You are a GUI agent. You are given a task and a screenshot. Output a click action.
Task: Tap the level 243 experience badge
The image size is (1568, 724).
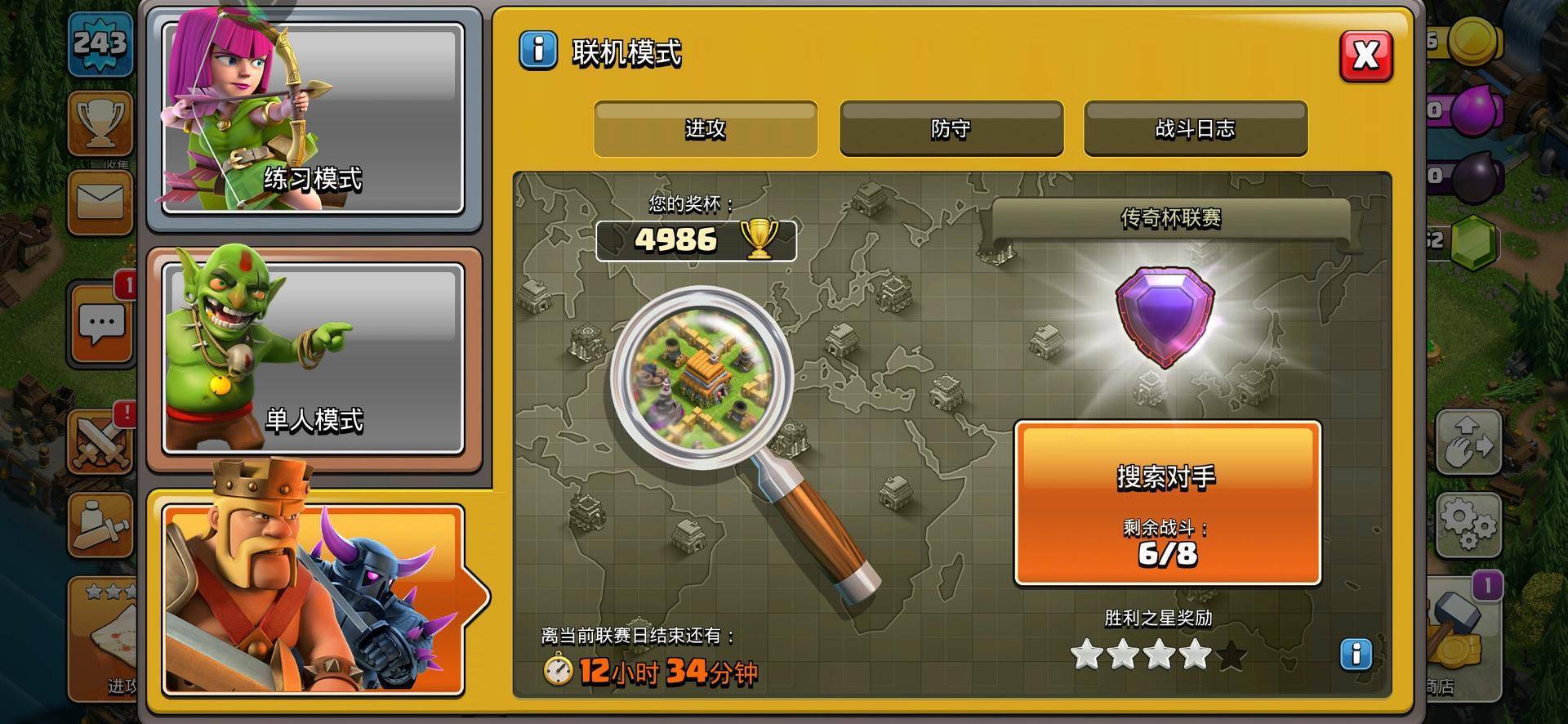[100, 42]
